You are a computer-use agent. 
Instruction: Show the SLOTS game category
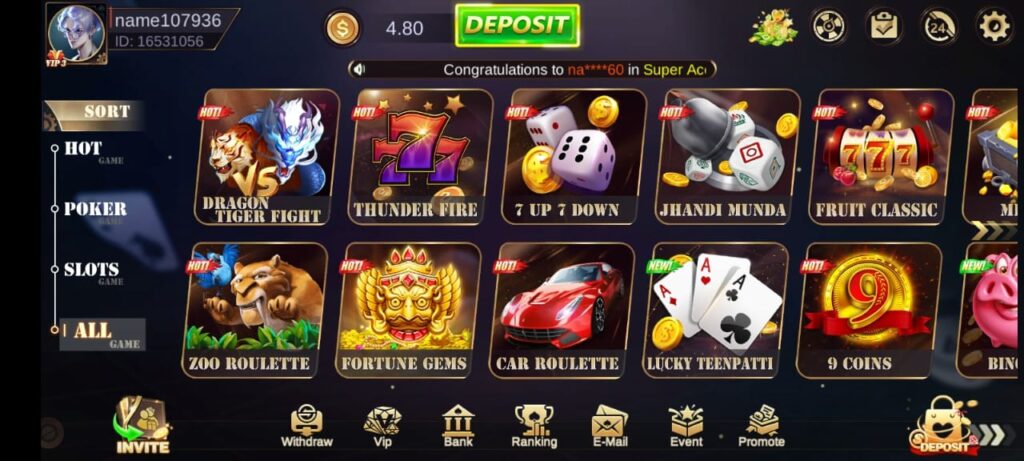[x=92, y=270]
